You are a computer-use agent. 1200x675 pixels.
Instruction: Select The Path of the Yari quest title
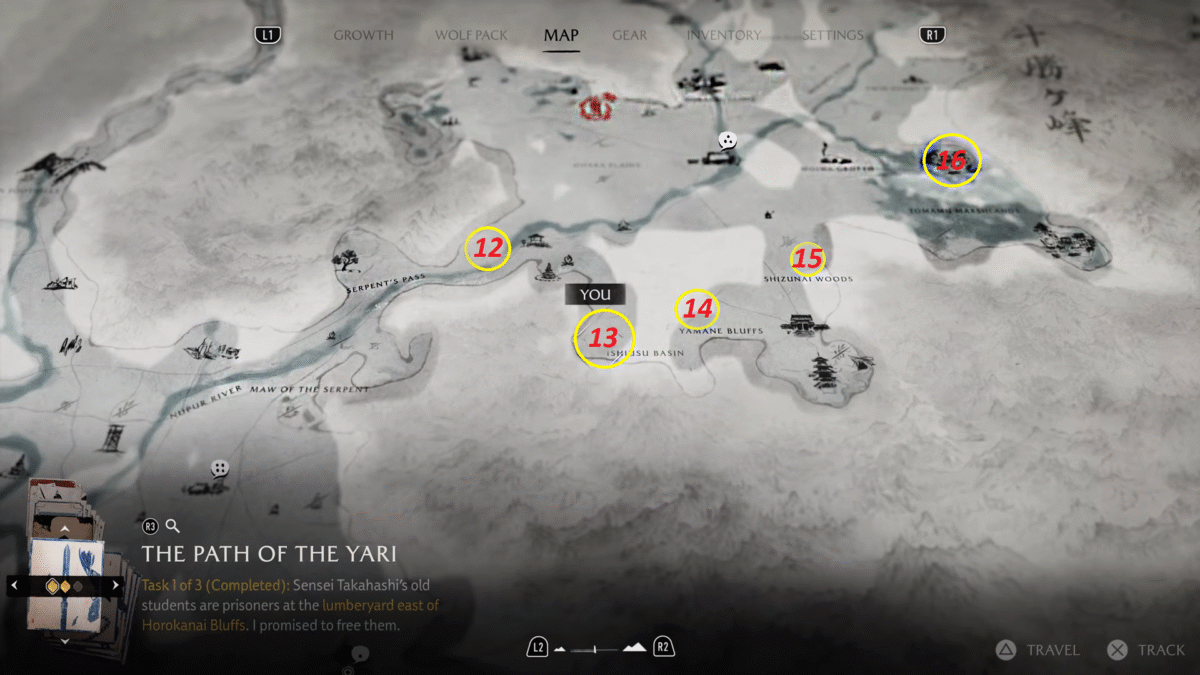[x=269, y=553]
